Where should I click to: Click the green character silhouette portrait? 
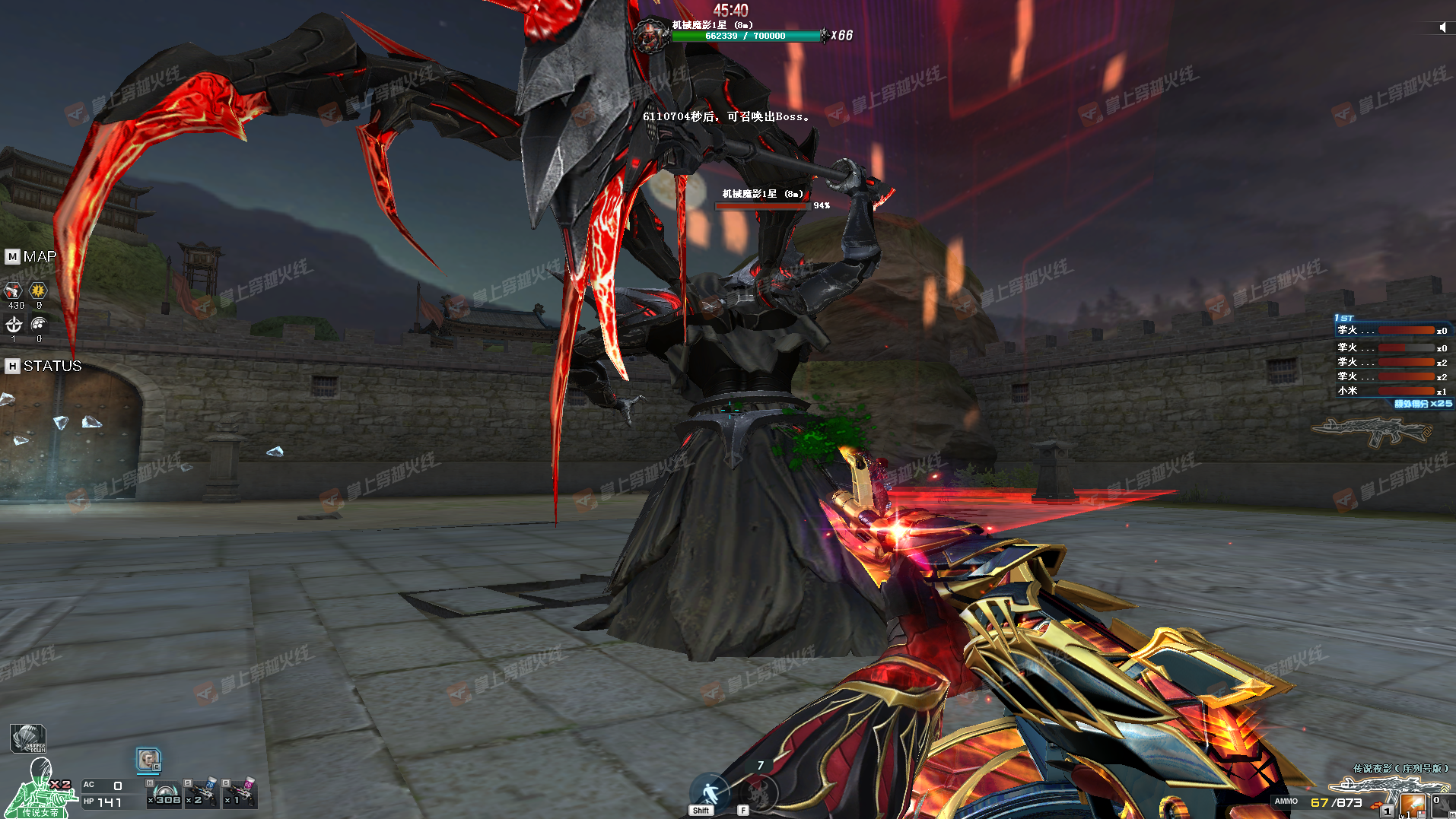pyautogui.click(x=40, y=791)
